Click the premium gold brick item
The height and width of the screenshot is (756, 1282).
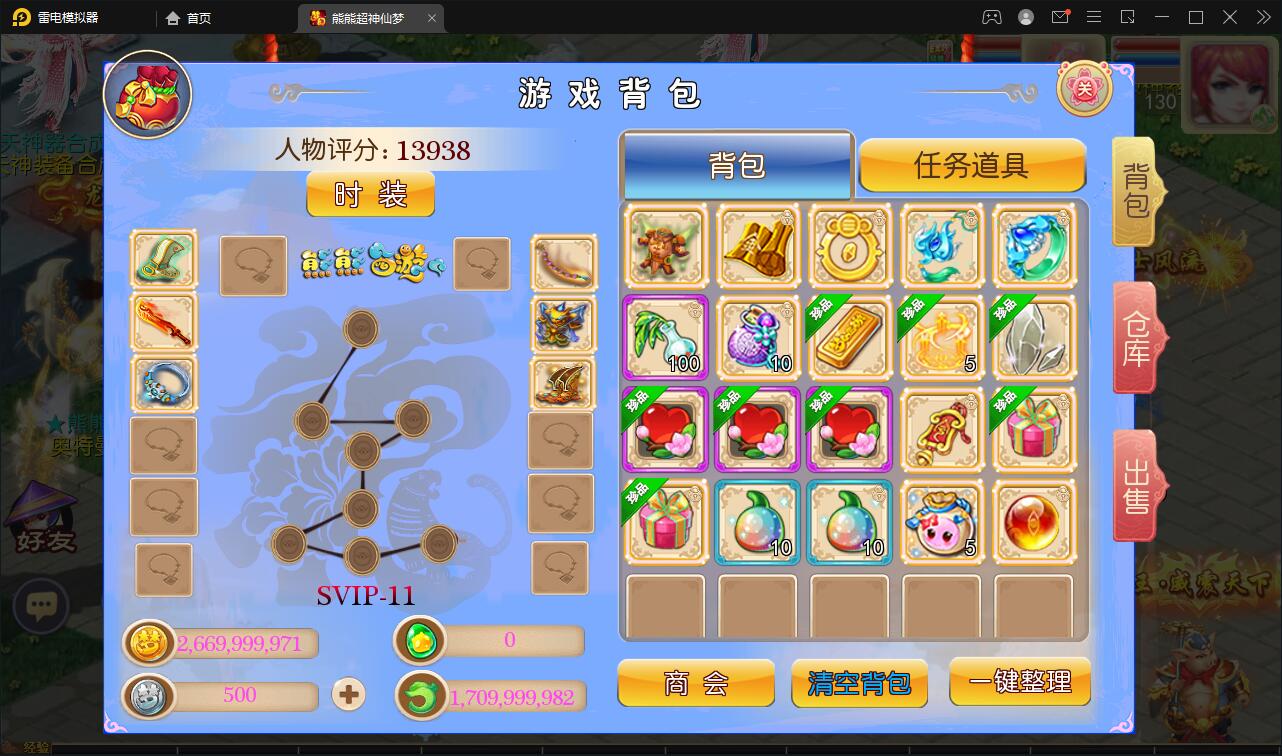pyautogui.click(x=849, y=336)
